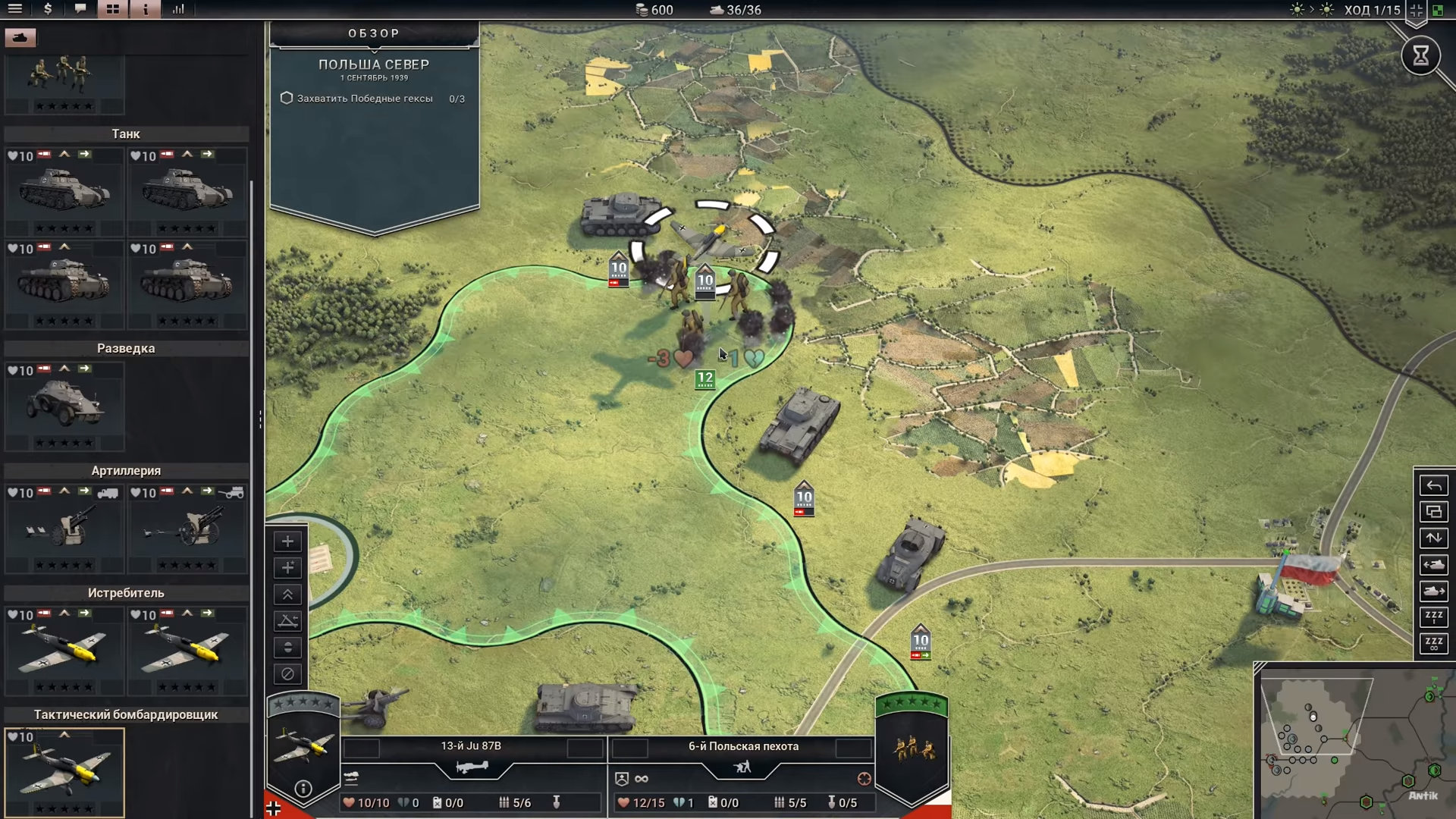Select the reconnaissance armored car card
The height and width of the screenshot is (819, 1456).
click(64, 406)
